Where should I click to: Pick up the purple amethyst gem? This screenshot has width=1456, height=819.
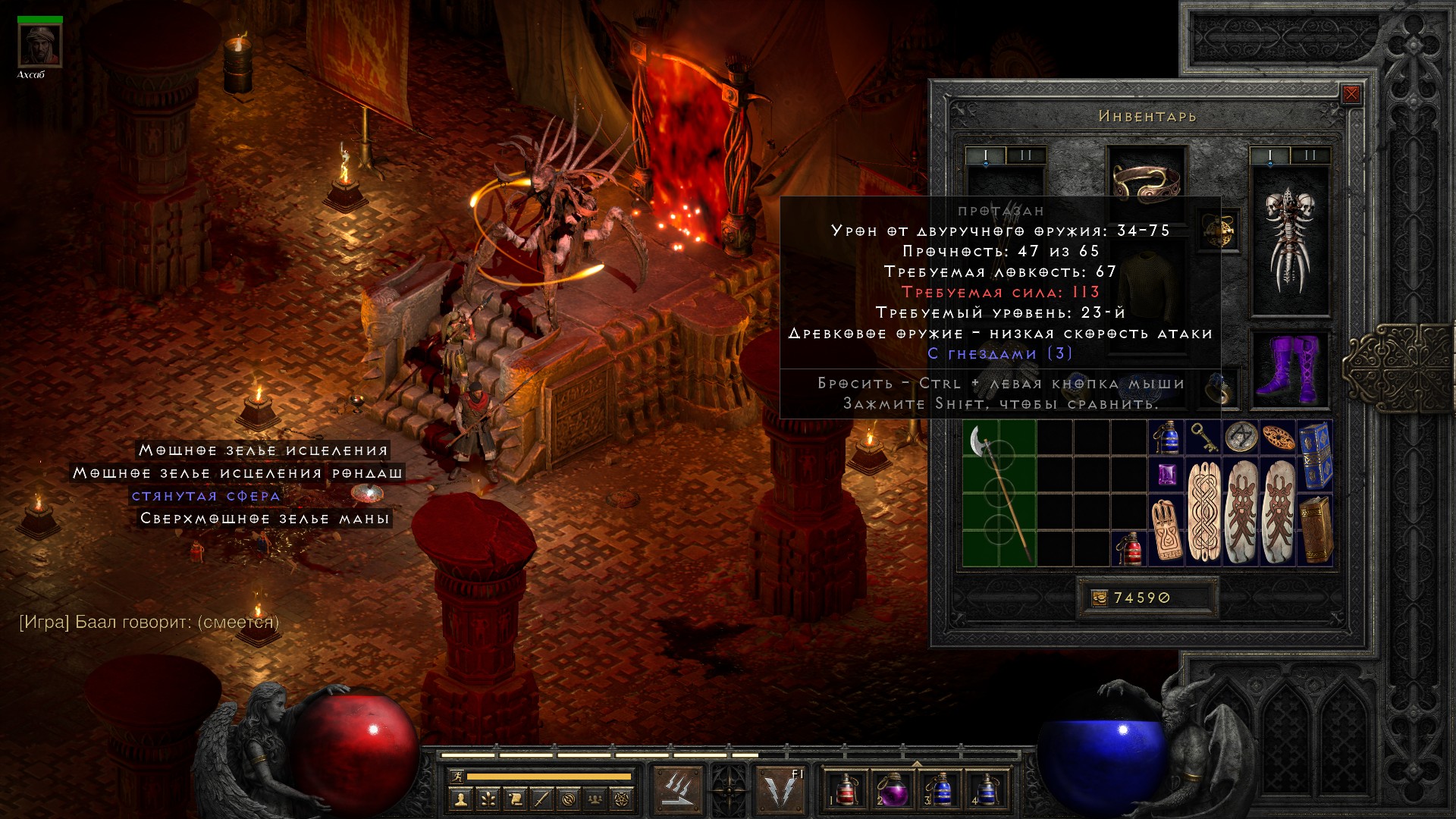coord(1166,475)
